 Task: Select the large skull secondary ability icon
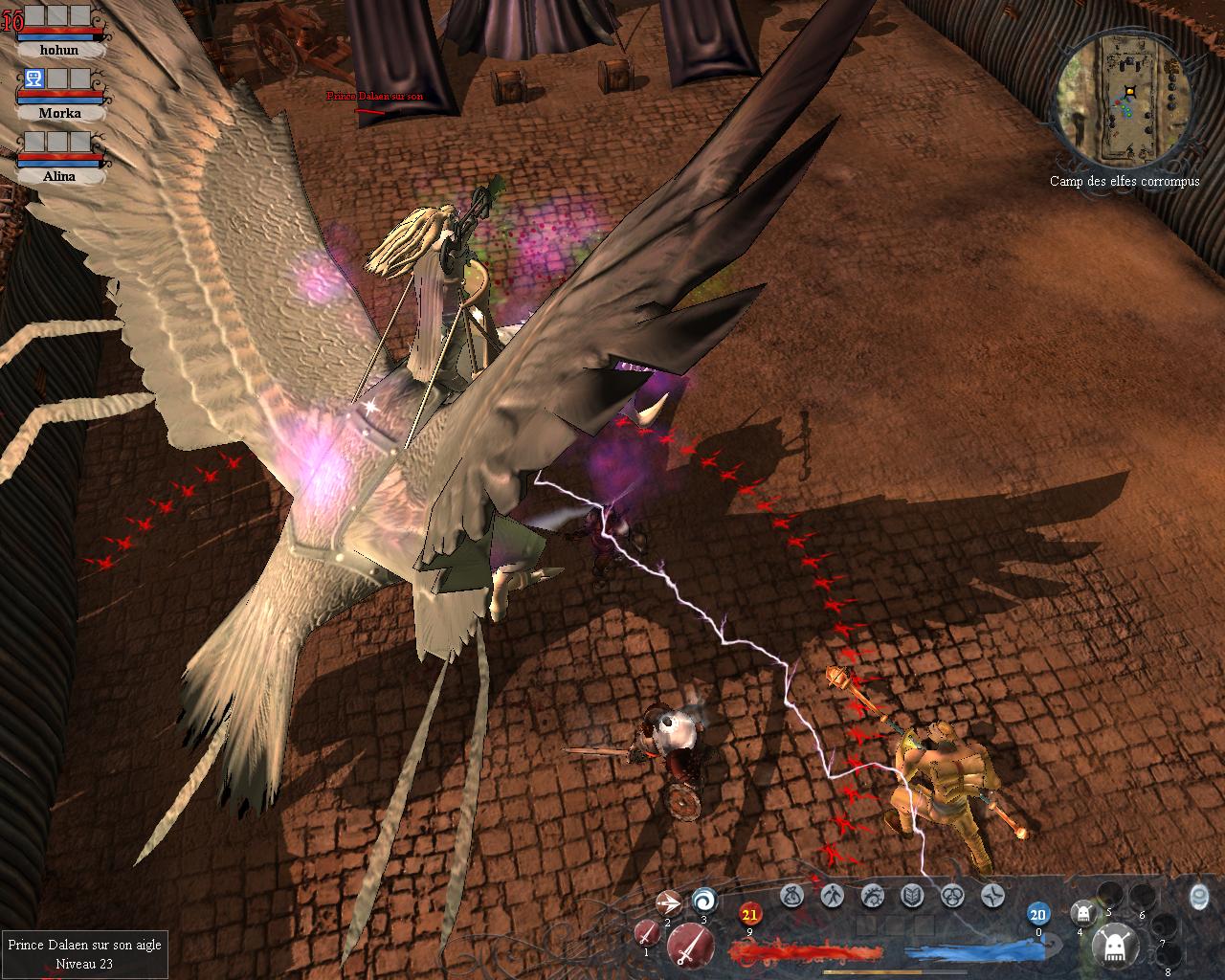1115,946
